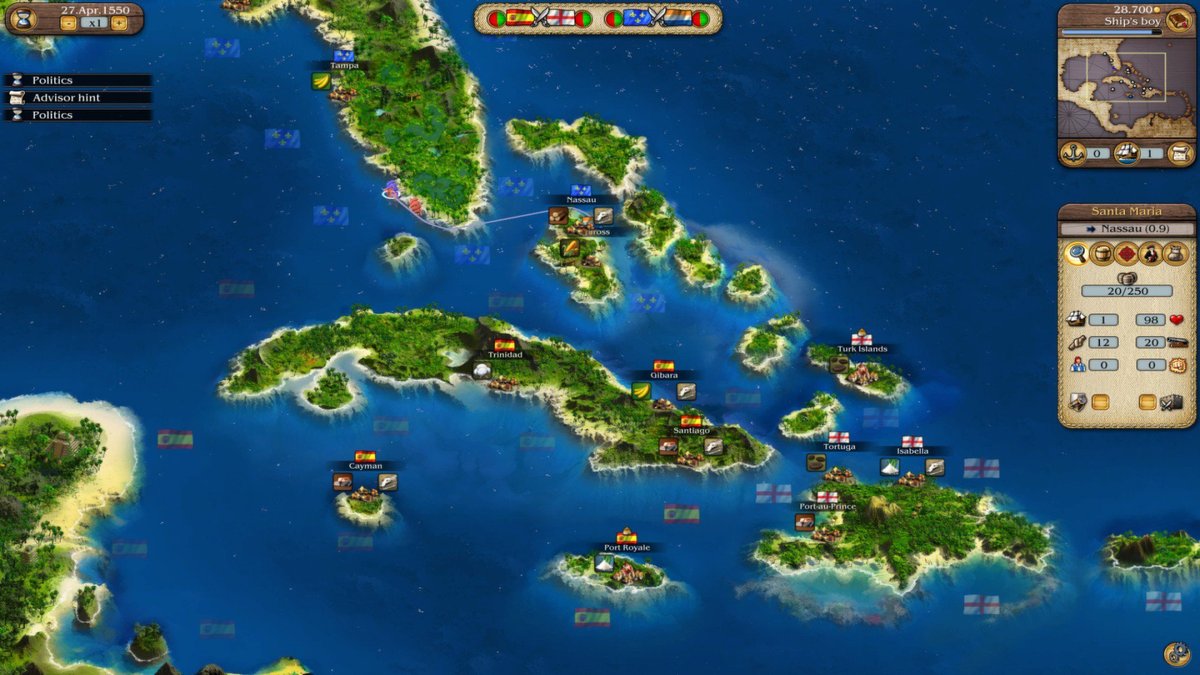The height and width of the screenshot is (675, 1200).
Task: Select the anchor icon under the minimap
Action: tap(1072, 153)
